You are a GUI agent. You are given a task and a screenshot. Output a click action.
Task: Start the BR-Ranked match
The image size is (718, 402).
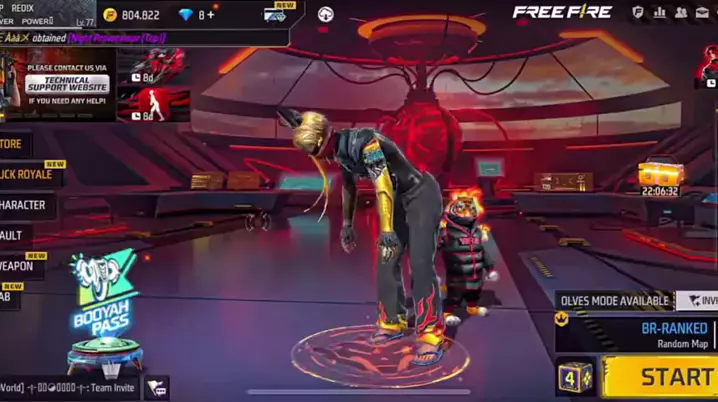tap(662, 377)
